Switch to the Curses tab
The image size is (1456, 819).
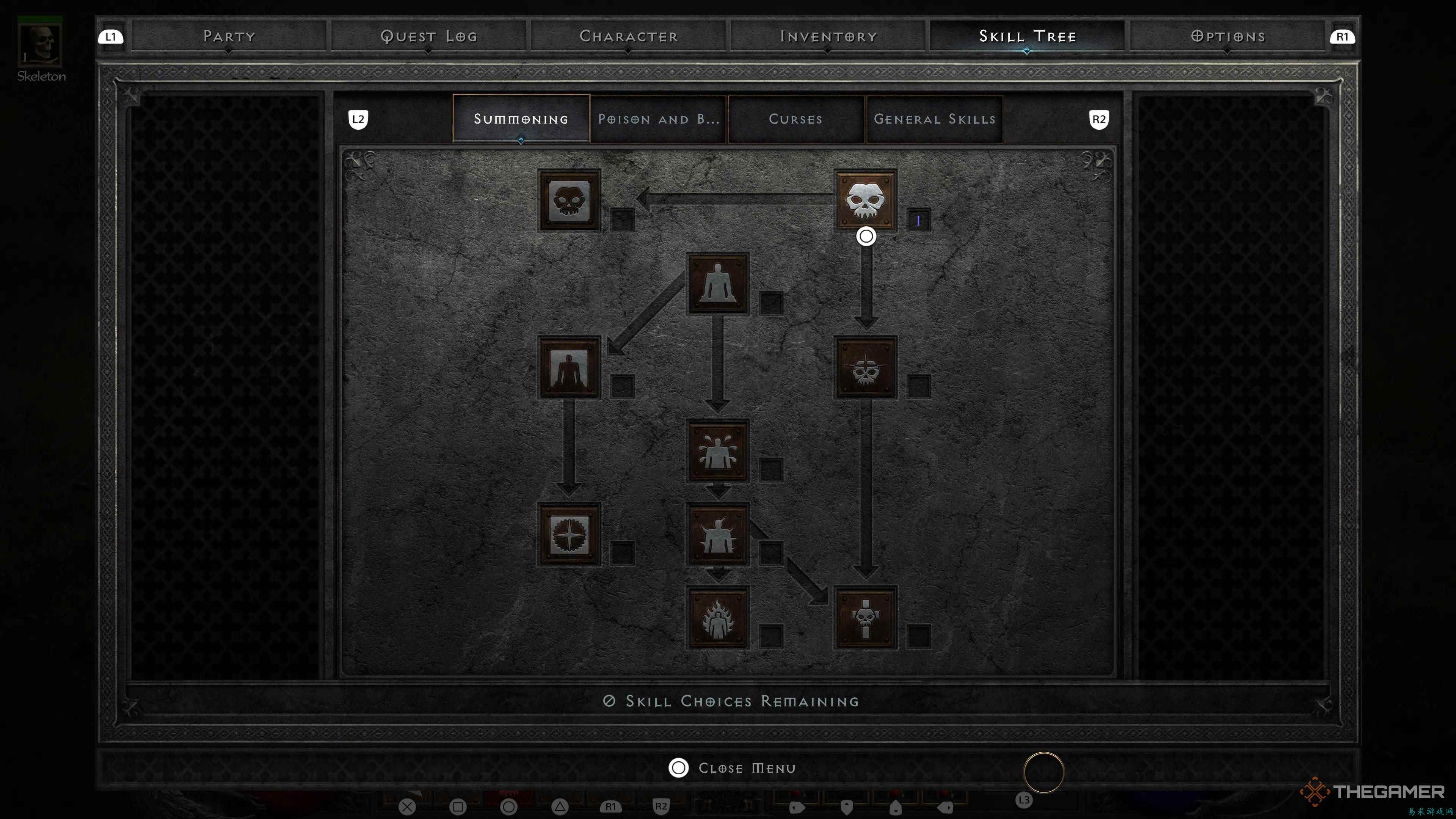pos(795,119)
